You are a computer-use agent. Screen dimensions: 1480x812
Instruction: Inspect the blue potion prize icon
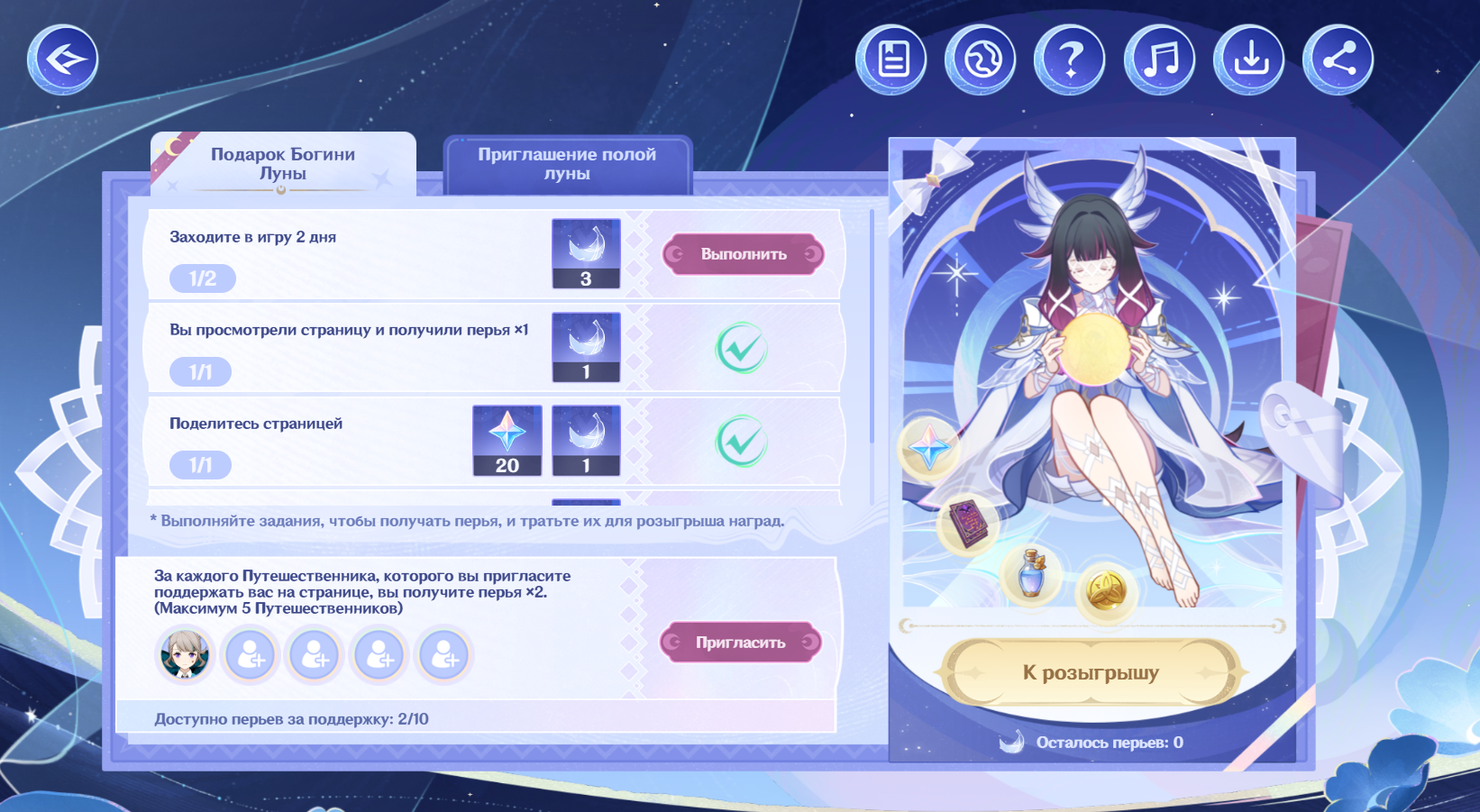pyautogui.click(x=1031, y=574)
